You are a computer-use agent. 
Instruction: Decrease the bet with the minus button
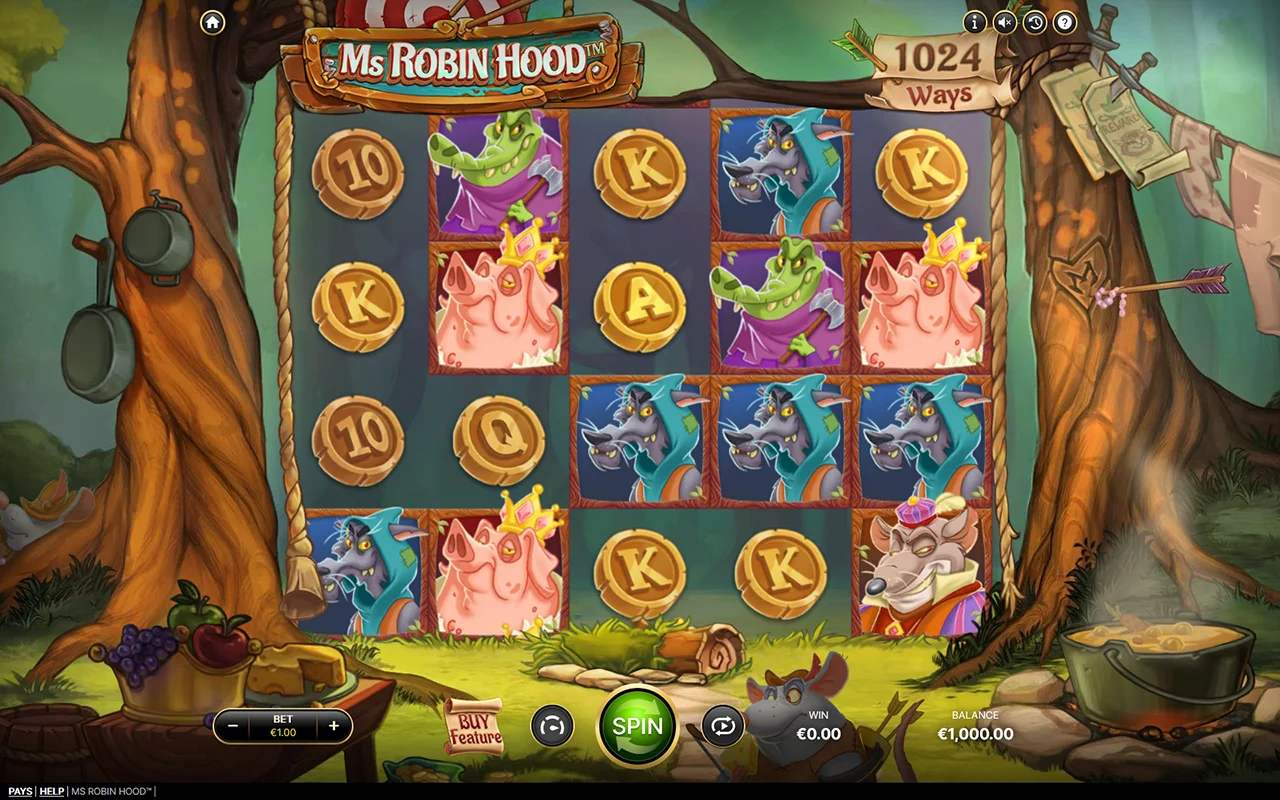[x=232, y=727]
